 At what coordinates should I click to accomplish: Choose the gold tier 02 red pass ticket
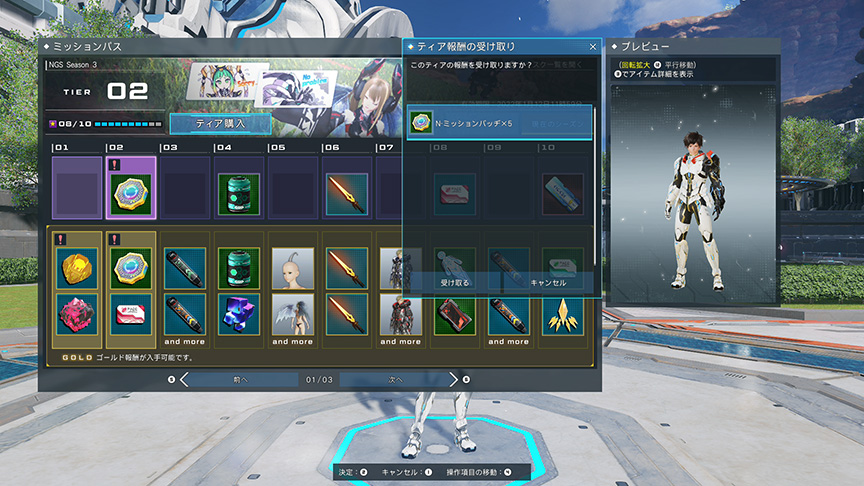coord(131,313)
